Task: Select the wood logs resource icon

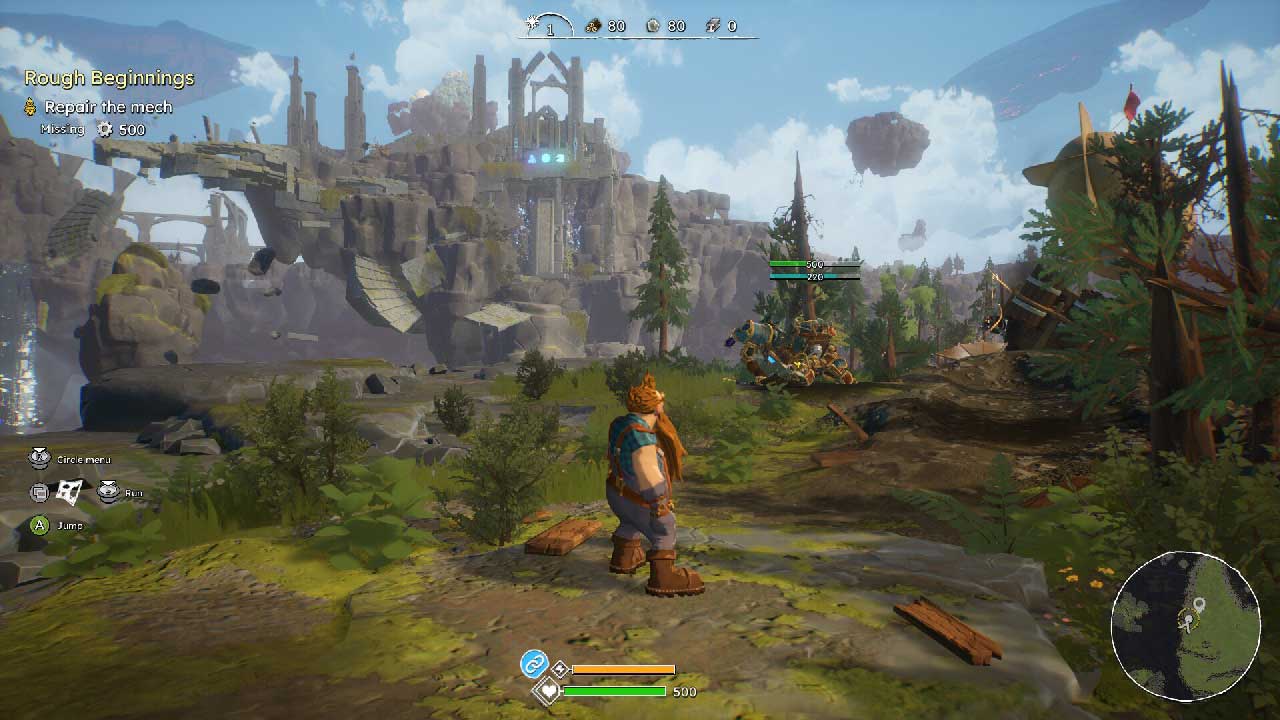Action: [593, 26]
